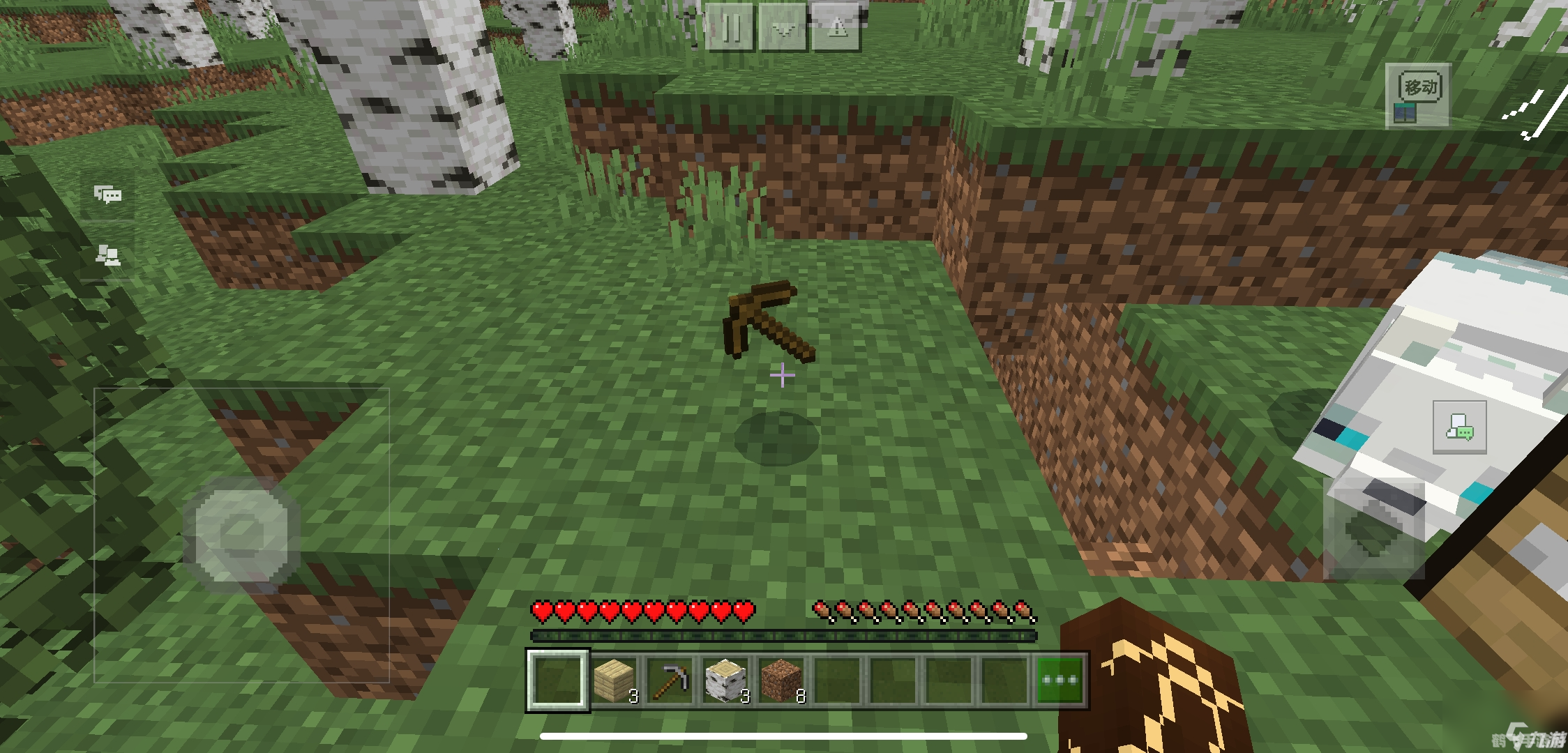Open the warning triangle button
1568x753 pixels.
tap(837, 28)
